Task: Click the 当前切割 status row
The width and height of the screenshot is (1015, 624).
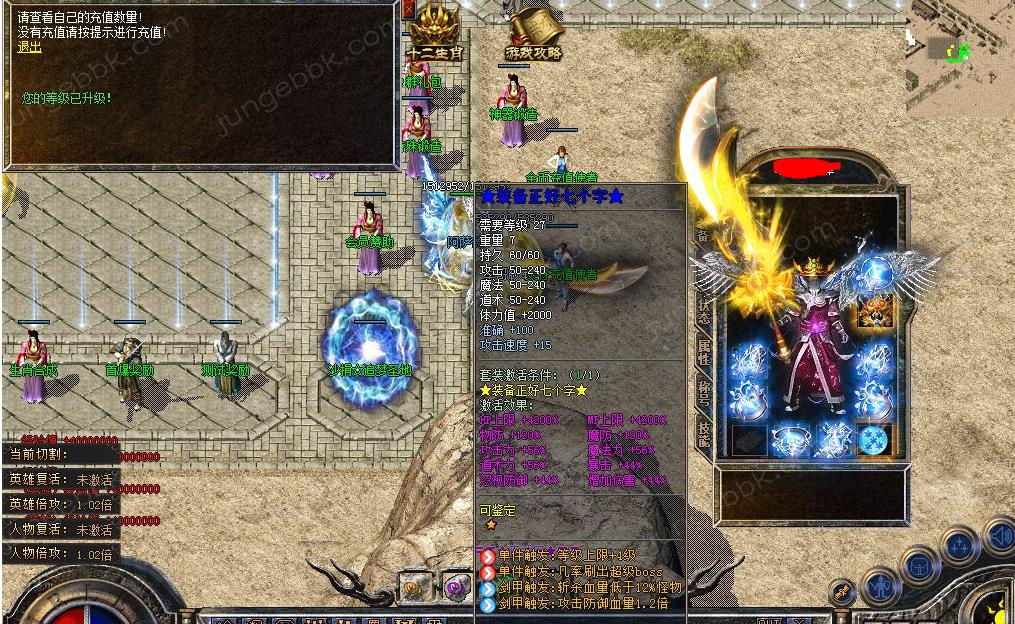Action: (61, 454)
